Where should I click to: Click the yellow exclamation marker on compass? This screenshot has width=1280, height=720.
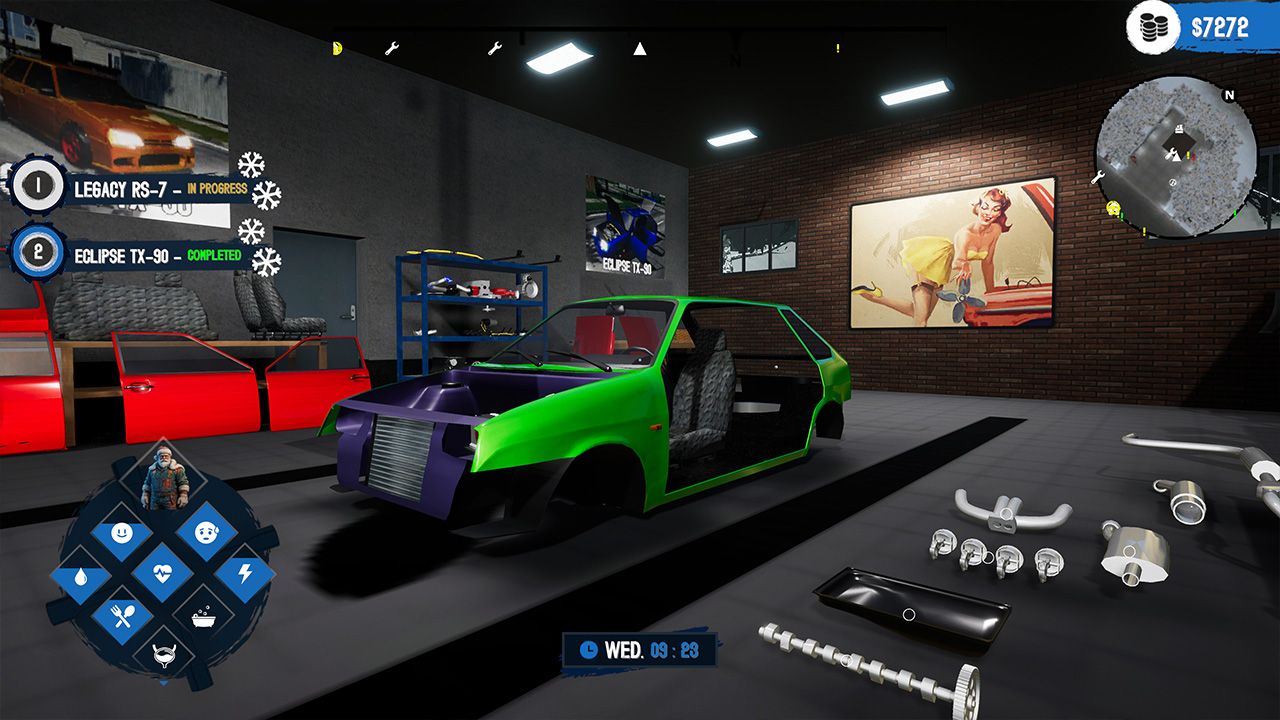838,48
